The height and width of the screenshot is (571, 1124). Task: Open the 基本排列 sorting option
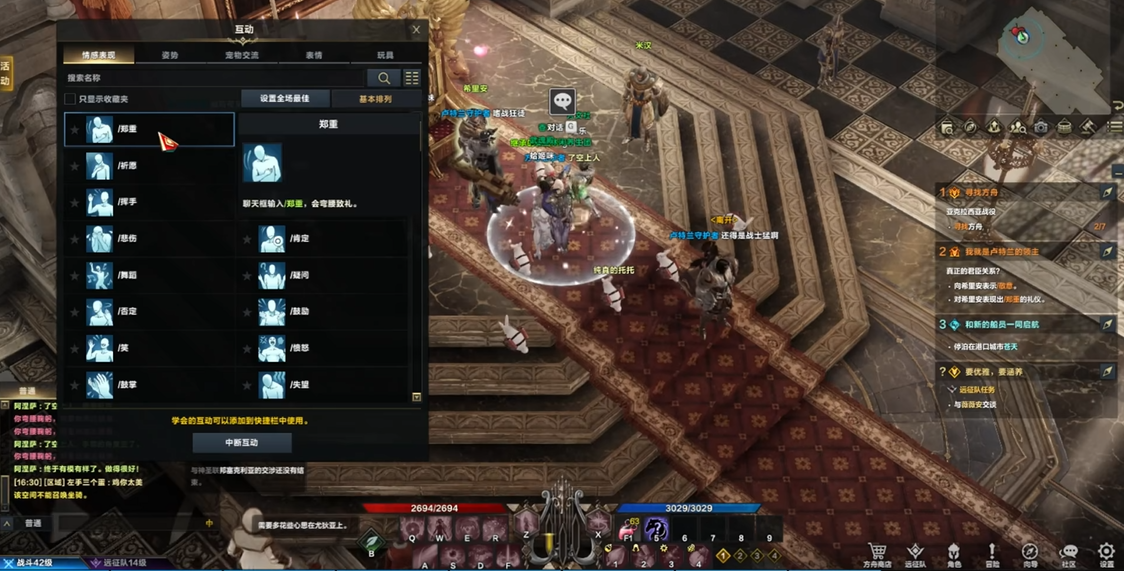tap(375, 99)
